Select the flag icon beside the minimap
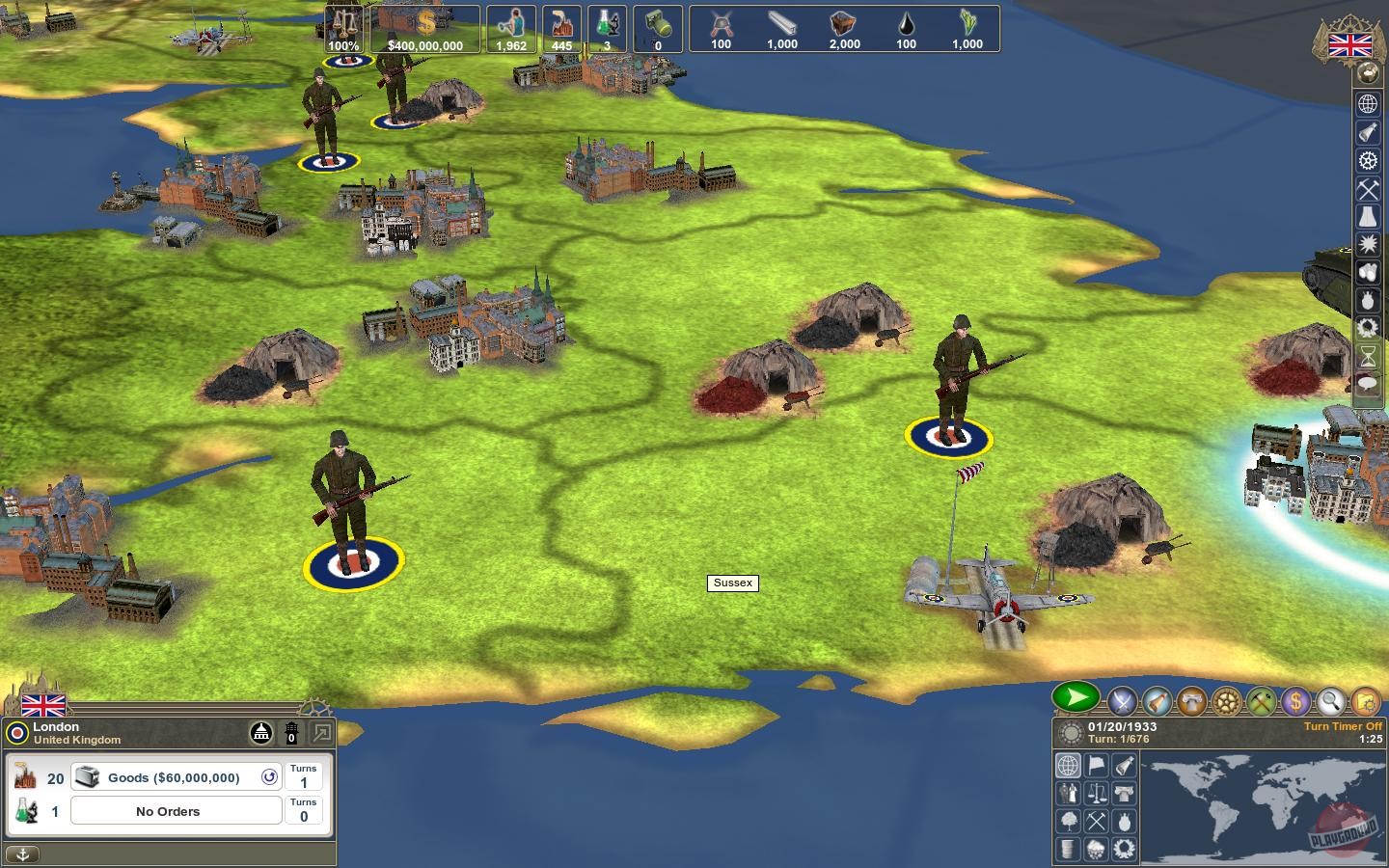 pos(1096,765)
